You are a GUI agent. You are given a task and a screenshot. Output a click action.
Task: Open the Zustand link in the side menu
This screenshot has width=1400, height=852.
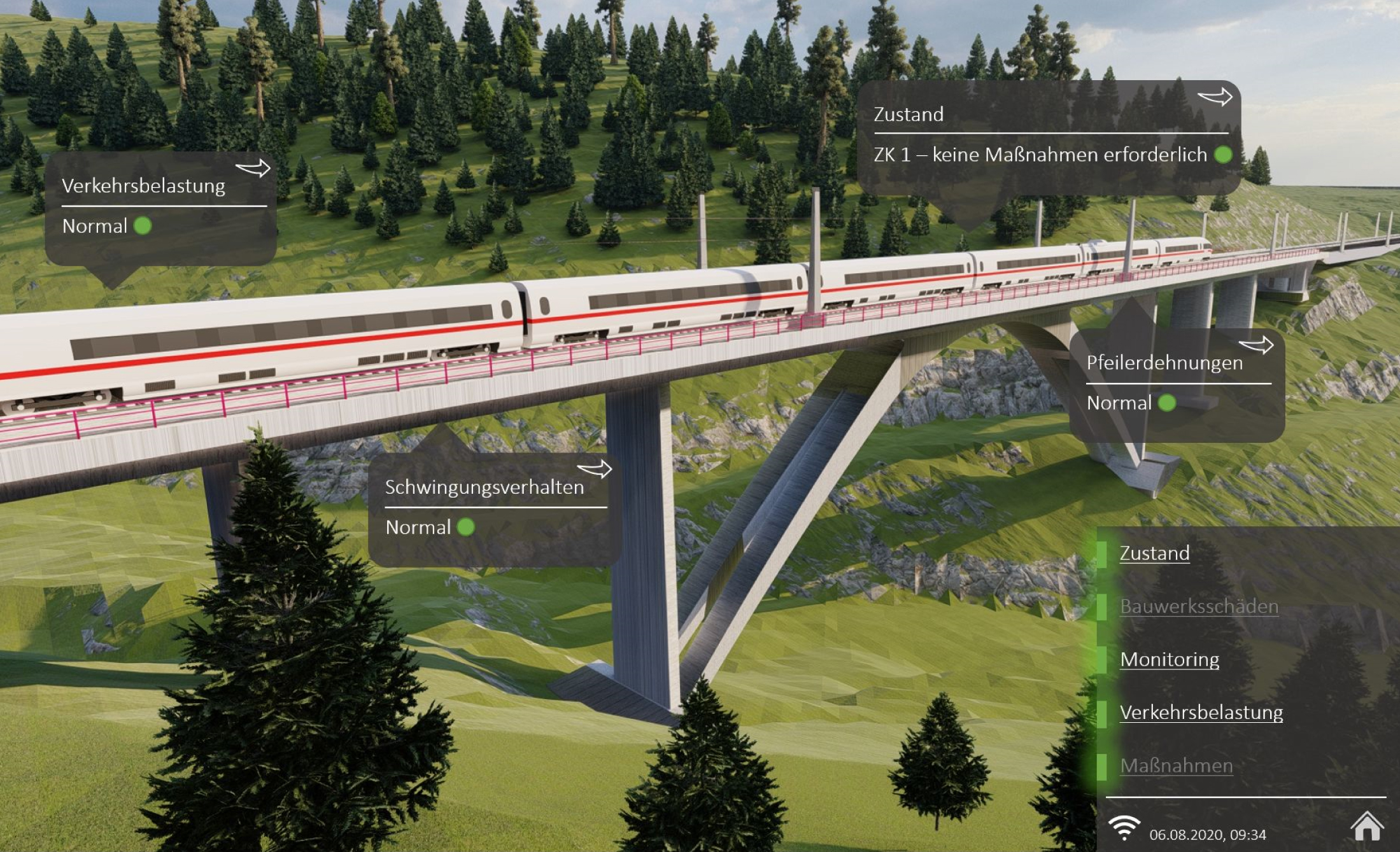1154,553
